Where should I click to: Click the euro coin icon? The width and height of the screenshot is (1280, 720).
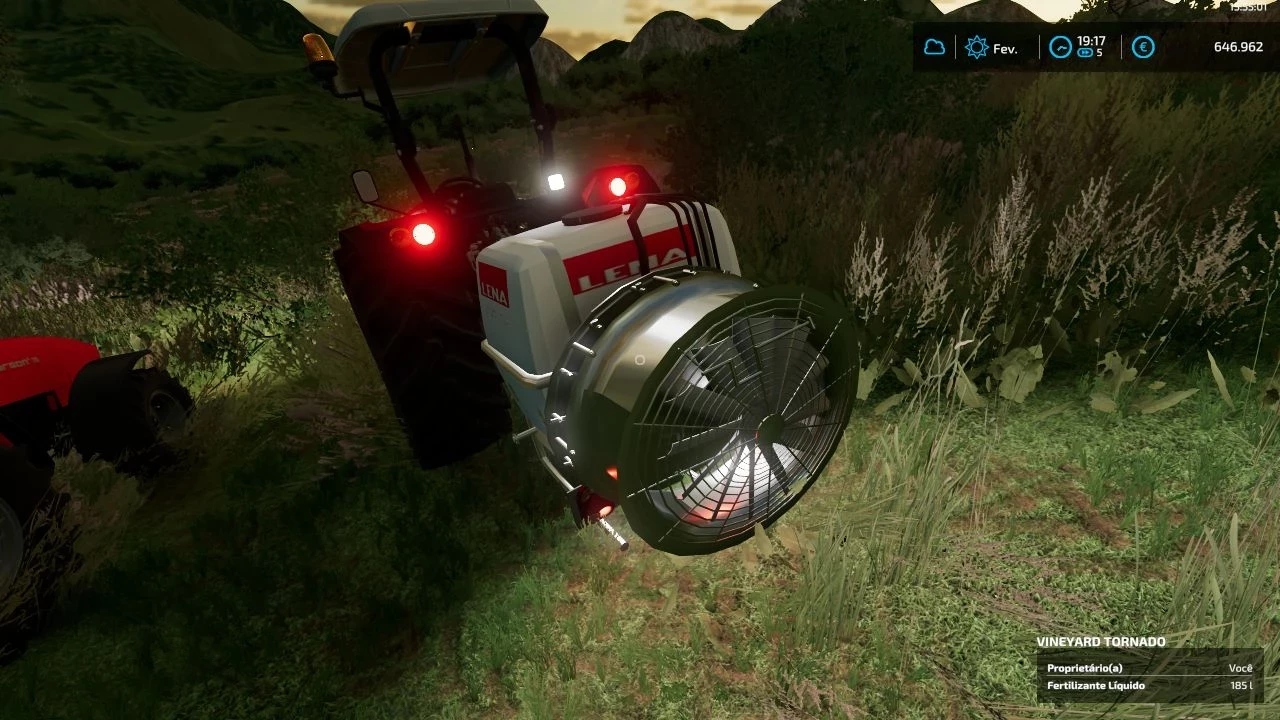tap(1143, 47)
